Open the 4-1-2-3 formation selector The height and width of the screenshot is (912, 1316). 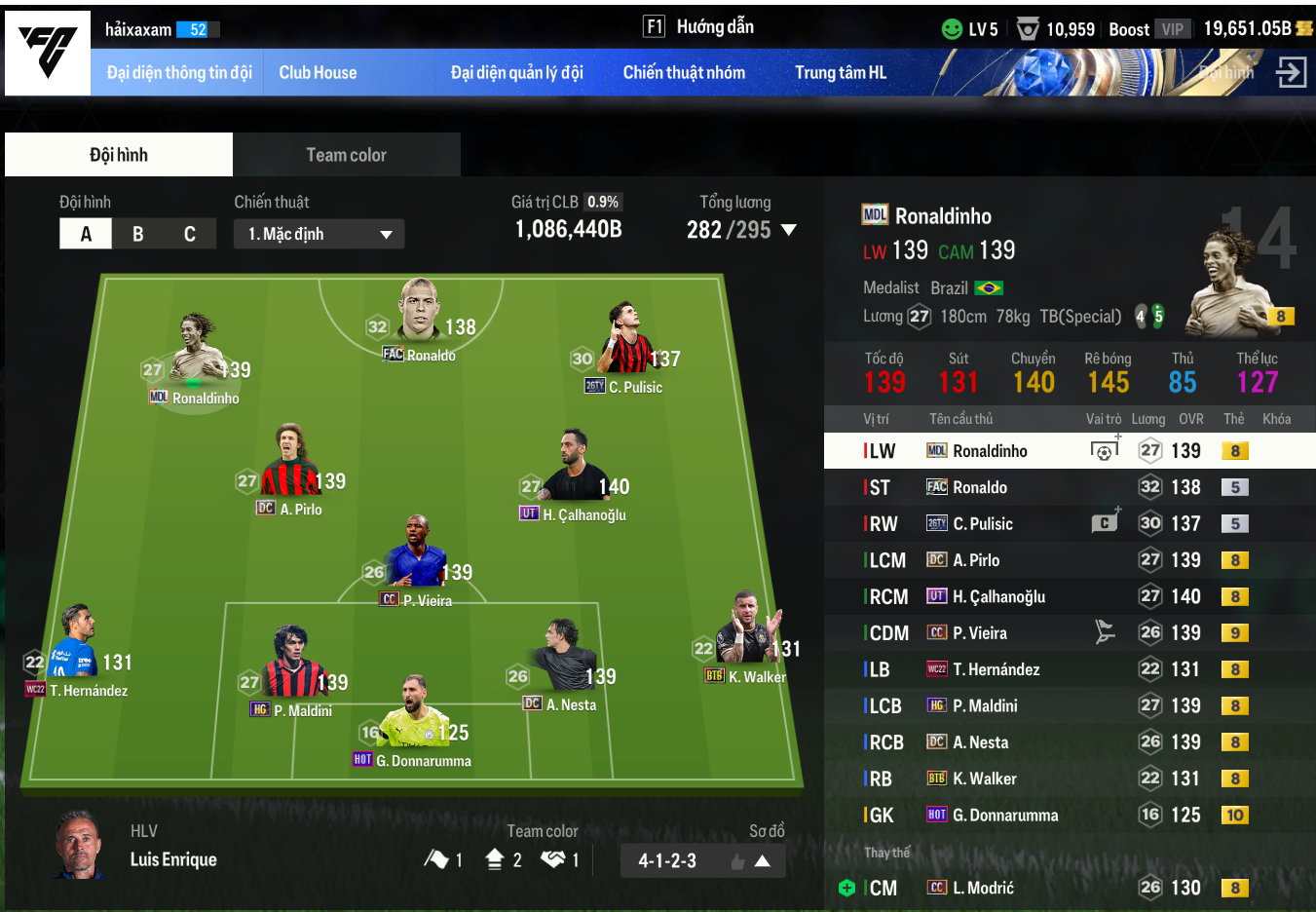coord(702,860)
